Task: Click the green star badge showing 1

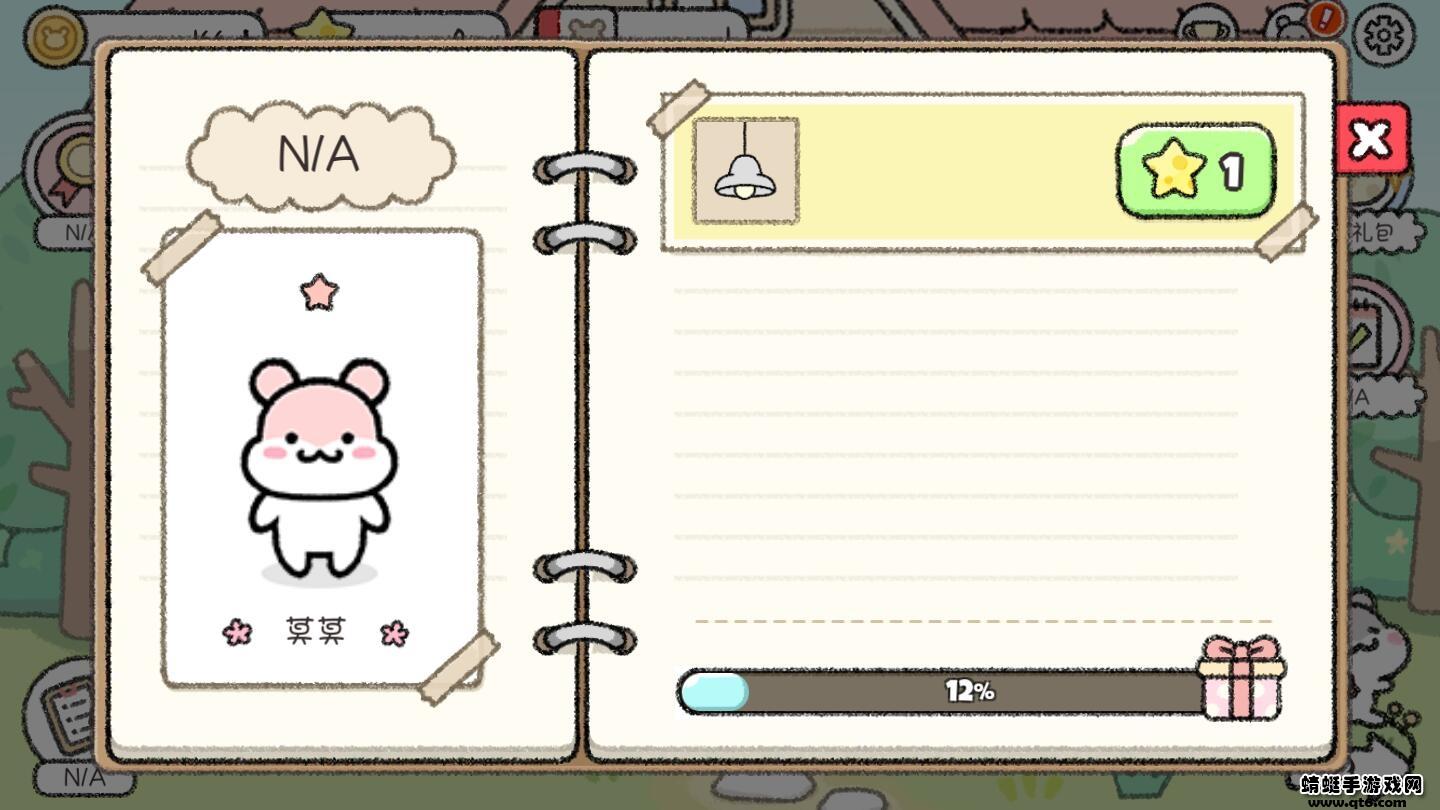Action: point(1196,170)
